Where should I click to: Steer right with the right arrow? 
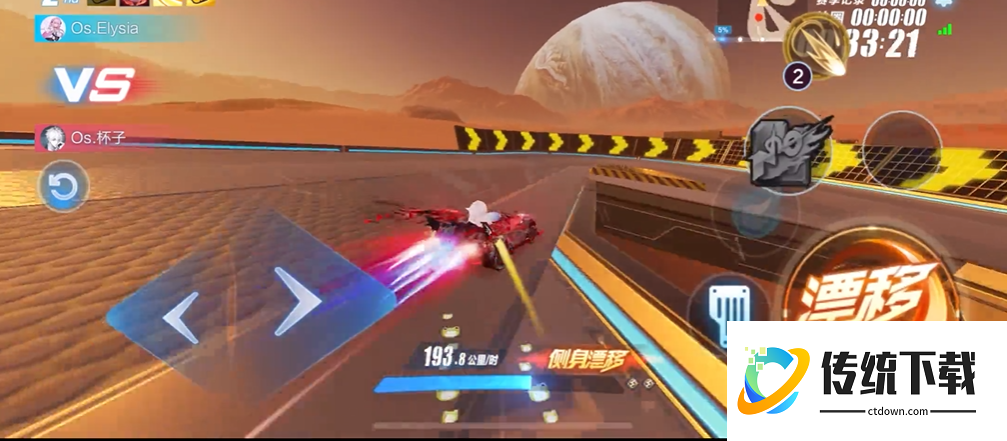click(296, 299)
